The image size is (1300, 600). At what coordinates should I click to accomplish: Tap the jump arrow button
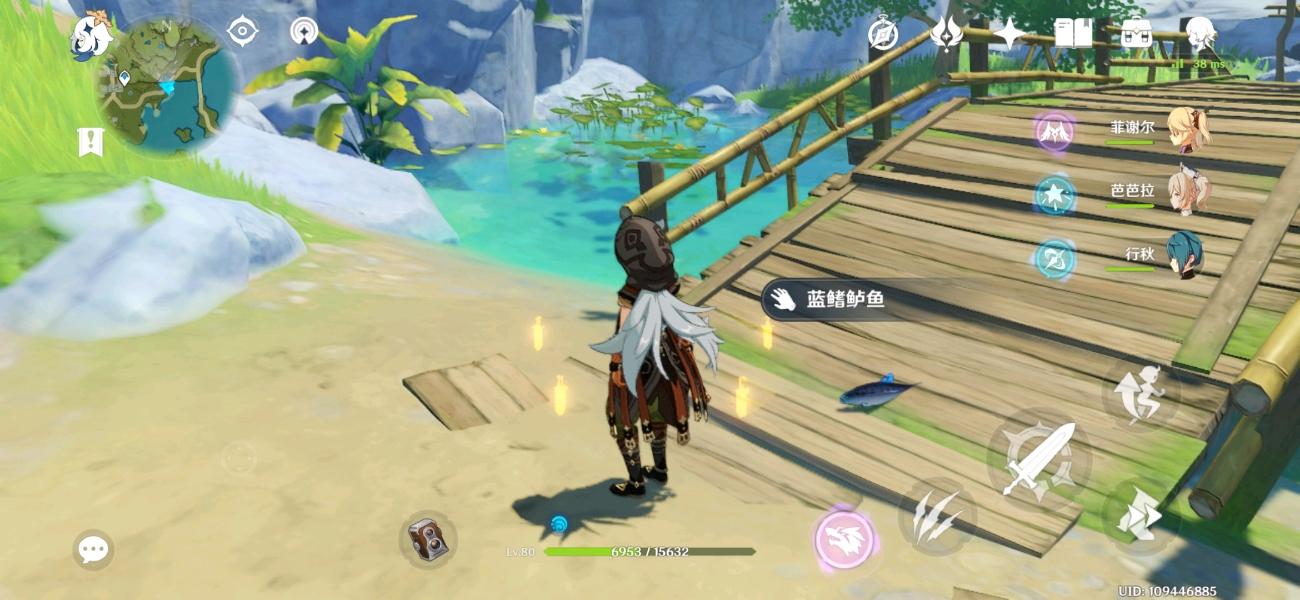coord(1142,515)
